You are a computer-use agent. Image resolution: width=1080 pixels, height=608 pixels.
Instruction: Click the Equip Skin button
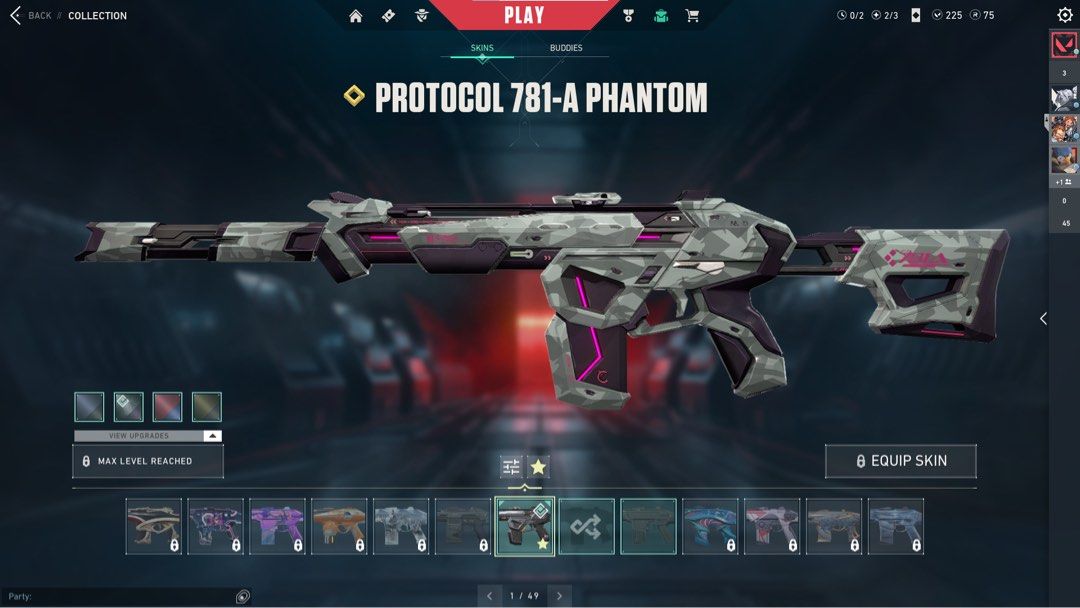(900, 461)
